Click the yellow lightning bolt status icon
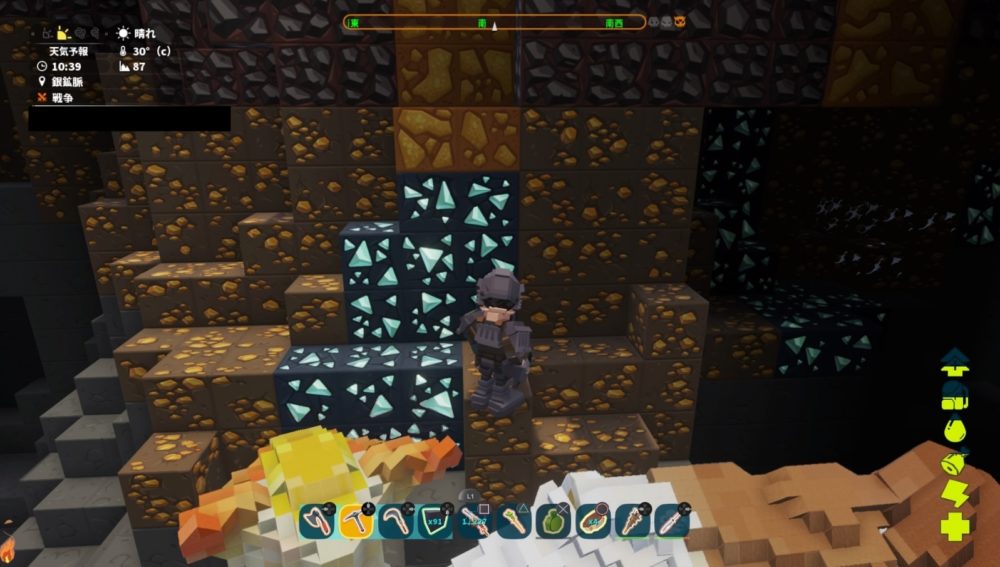This screenshot has width=1000, height=567. (954, 494)
